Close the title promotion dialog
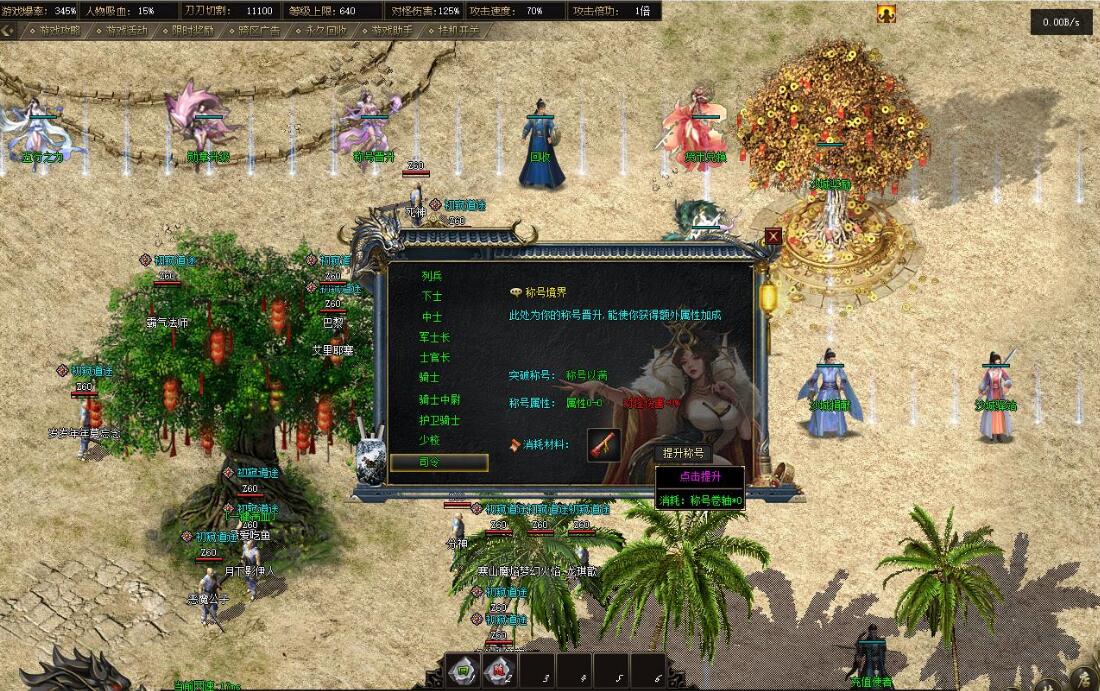The width and height of the screenshot is (1100, 691). tap(773, 237)
